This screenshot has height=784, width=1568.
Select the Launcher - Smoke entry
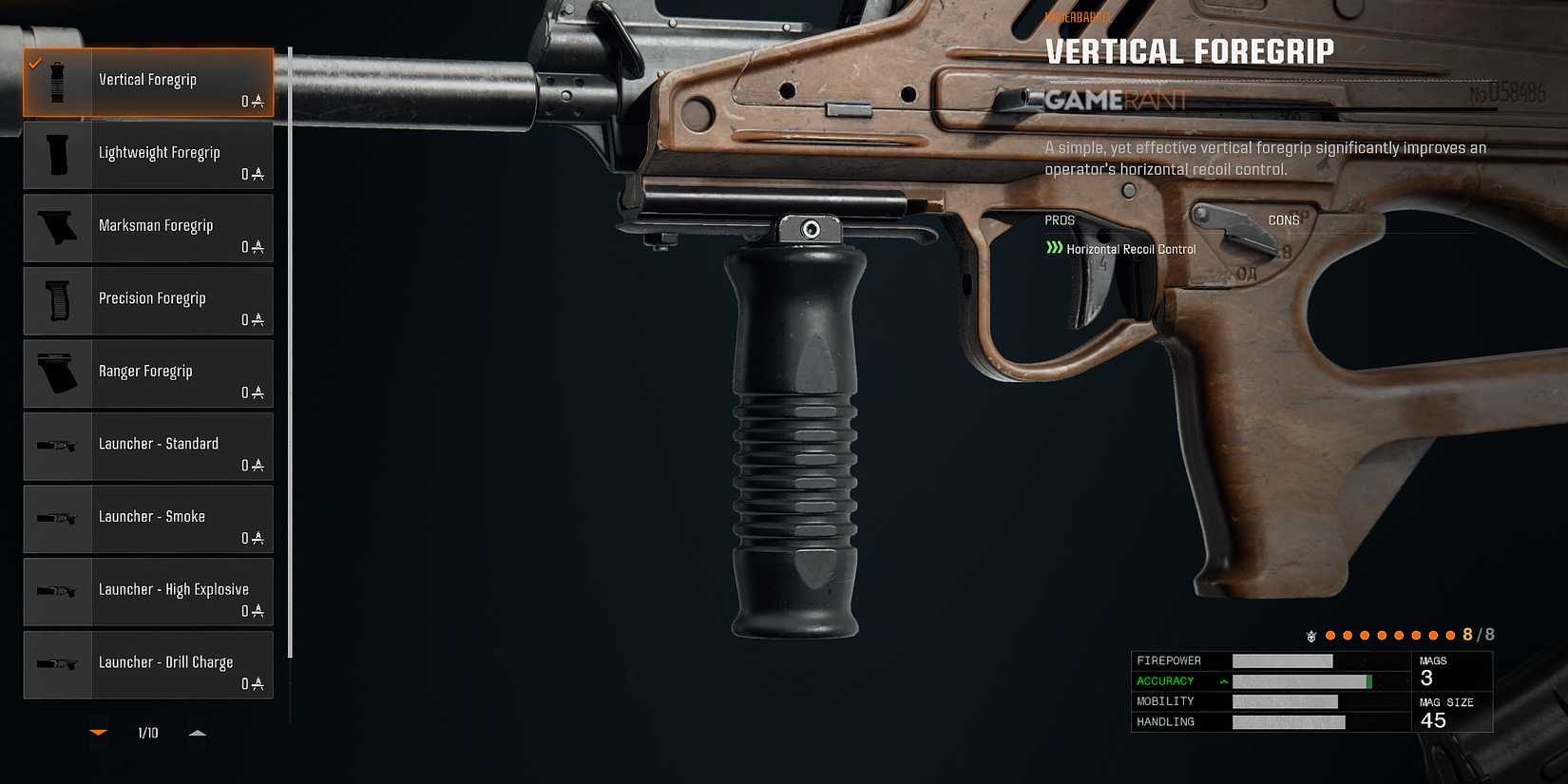click(x=147, y=519)
